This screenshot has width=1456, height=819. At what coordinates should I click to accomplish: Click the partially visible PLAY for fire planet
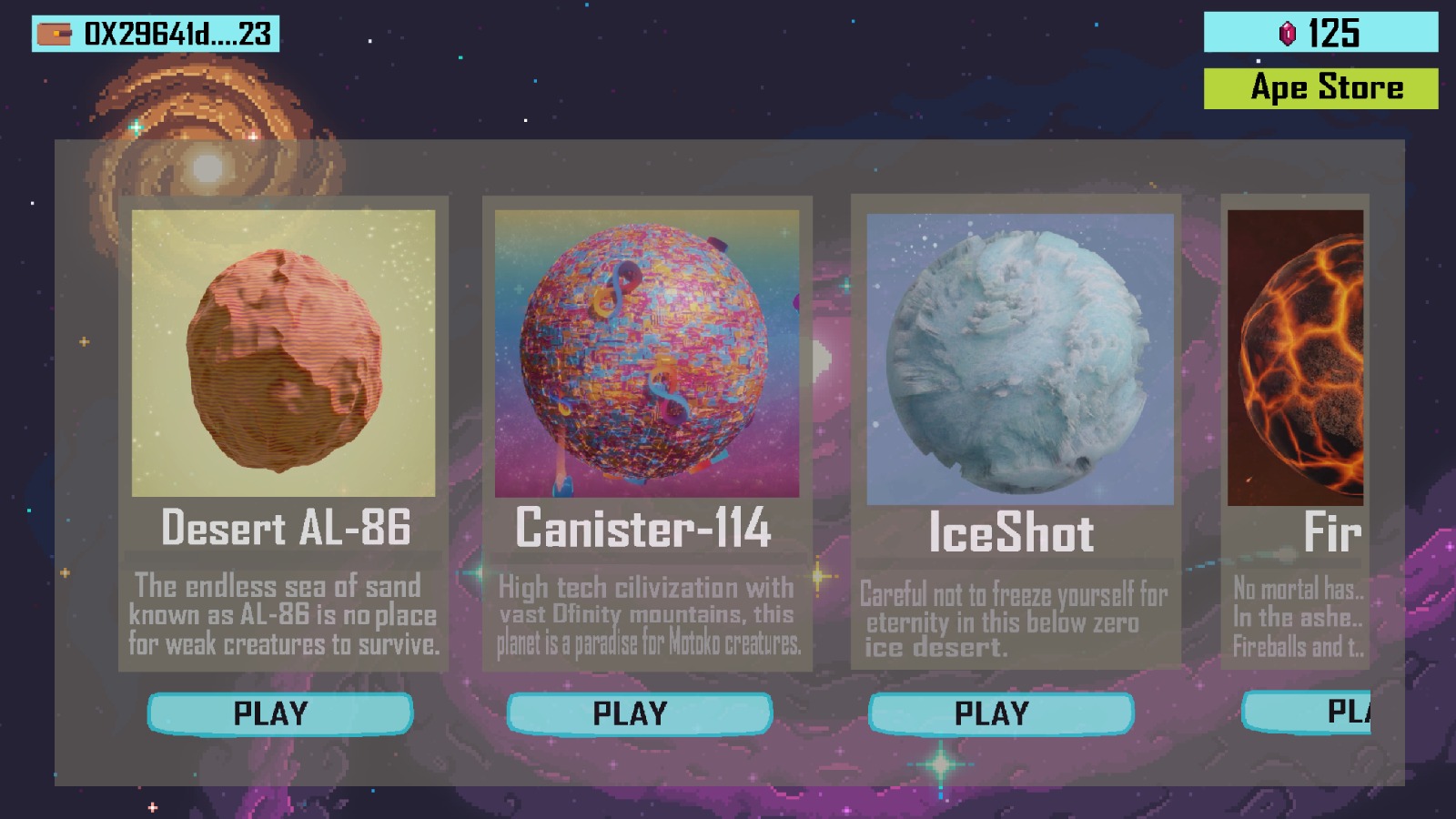tap(1307, 712)
